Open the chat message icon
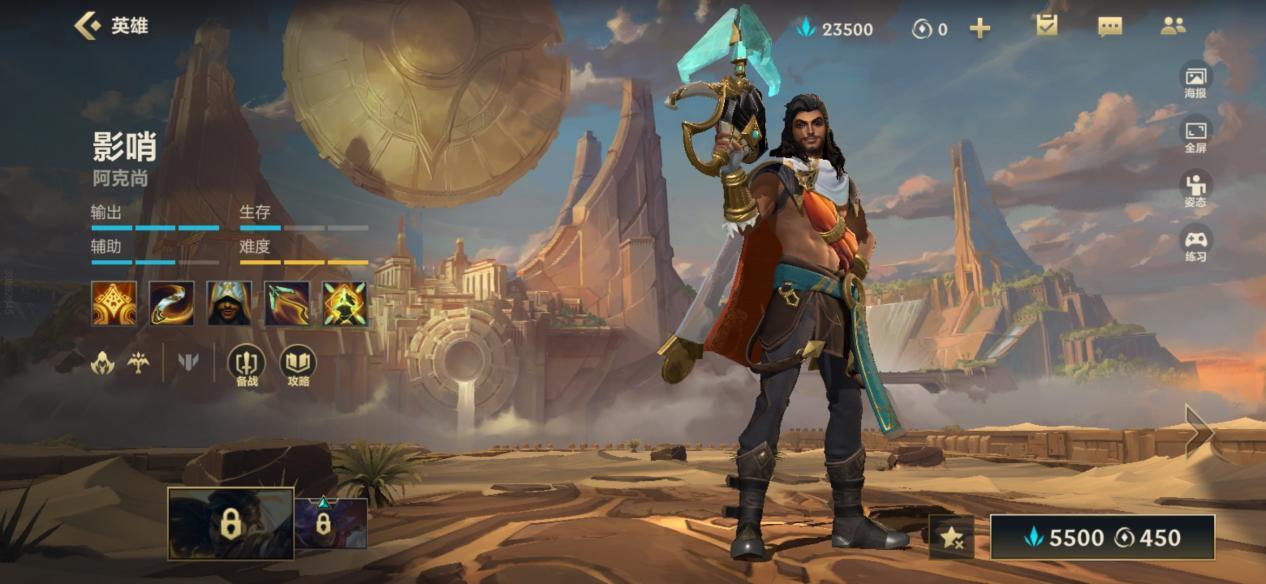 [1110, 27]
